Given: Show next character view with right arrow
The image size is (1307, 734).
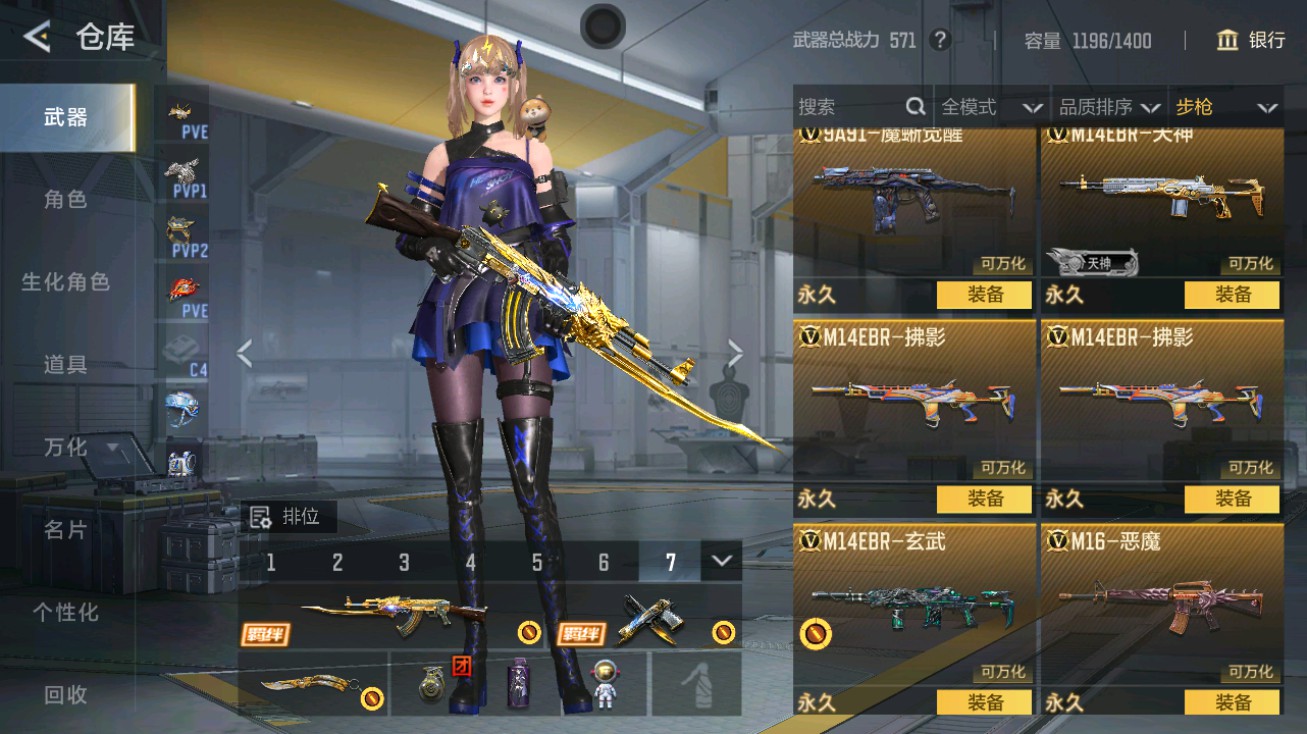Looking at the screenshot, I should (x=735, y=353).
